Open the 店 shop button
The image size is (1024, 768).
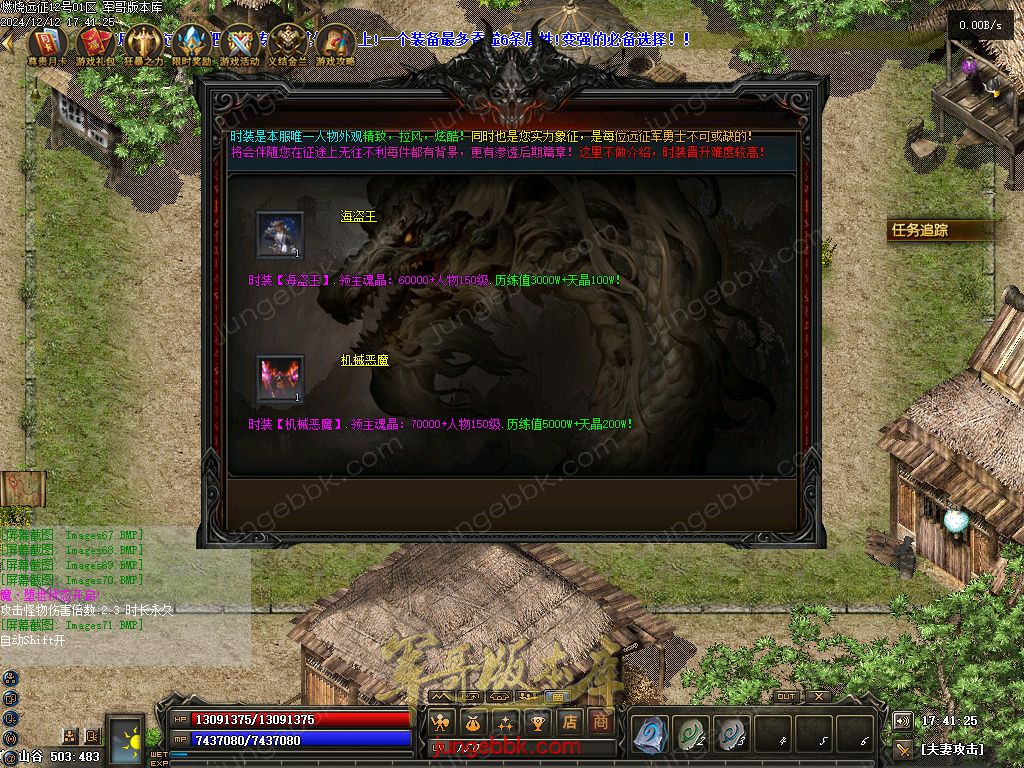point(569,721)
